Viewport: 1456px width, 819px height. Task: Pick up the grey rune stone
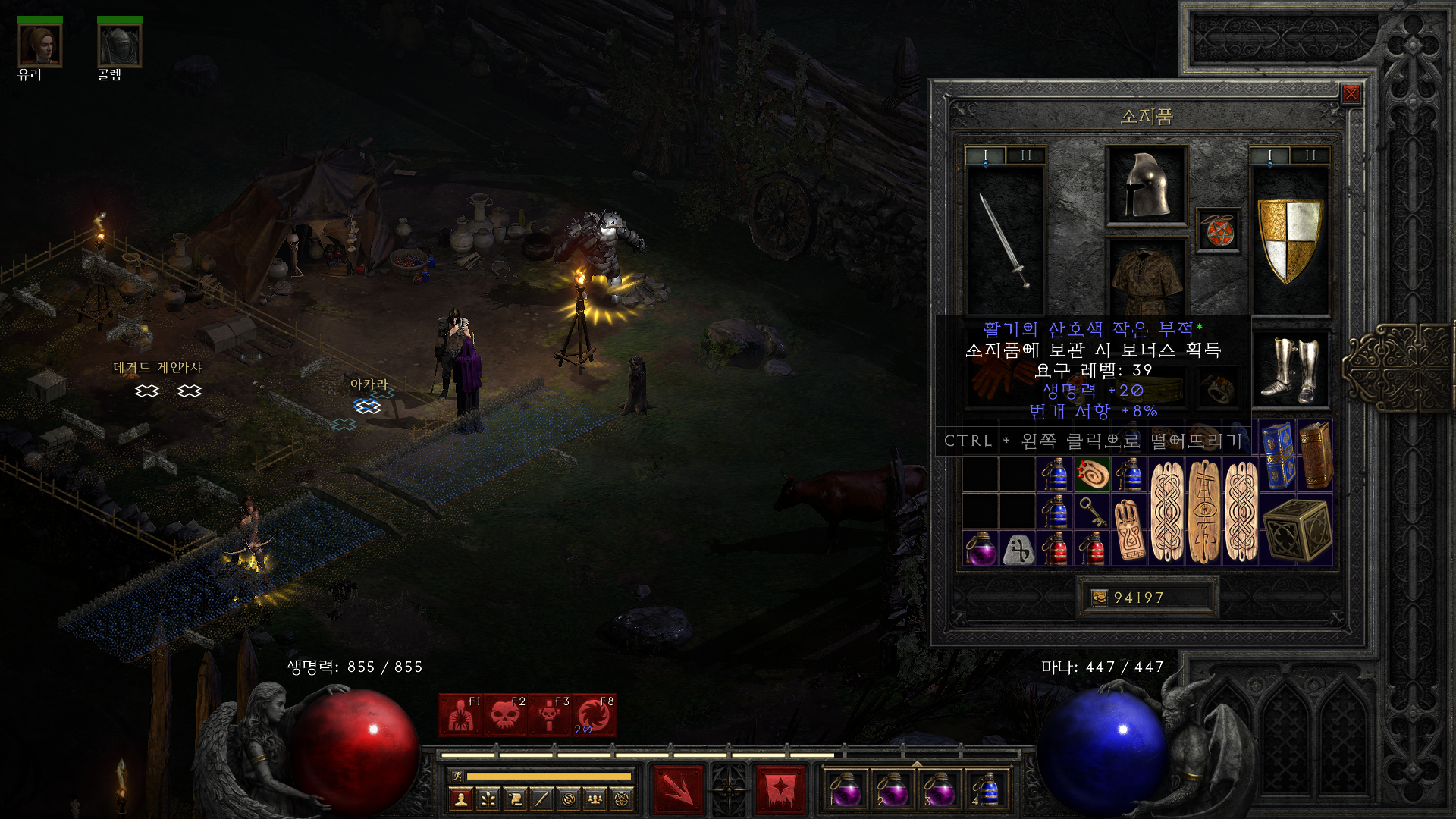[x=1018, y=549]
